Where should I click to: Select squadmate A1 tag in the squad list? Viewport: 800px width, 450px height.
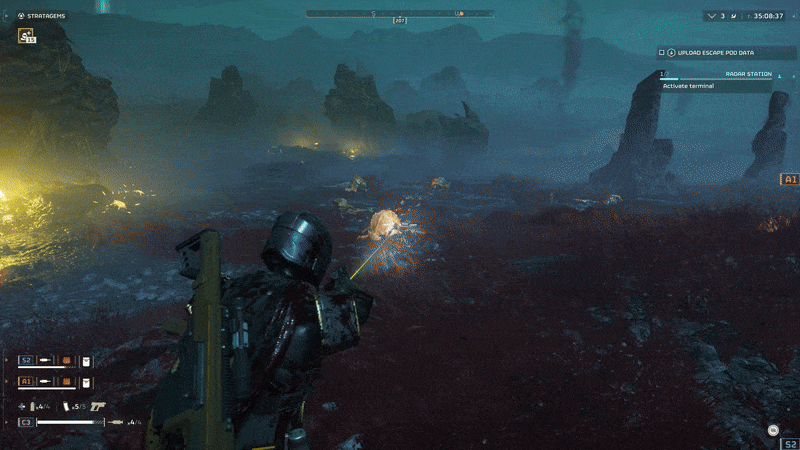click(27, 382)
